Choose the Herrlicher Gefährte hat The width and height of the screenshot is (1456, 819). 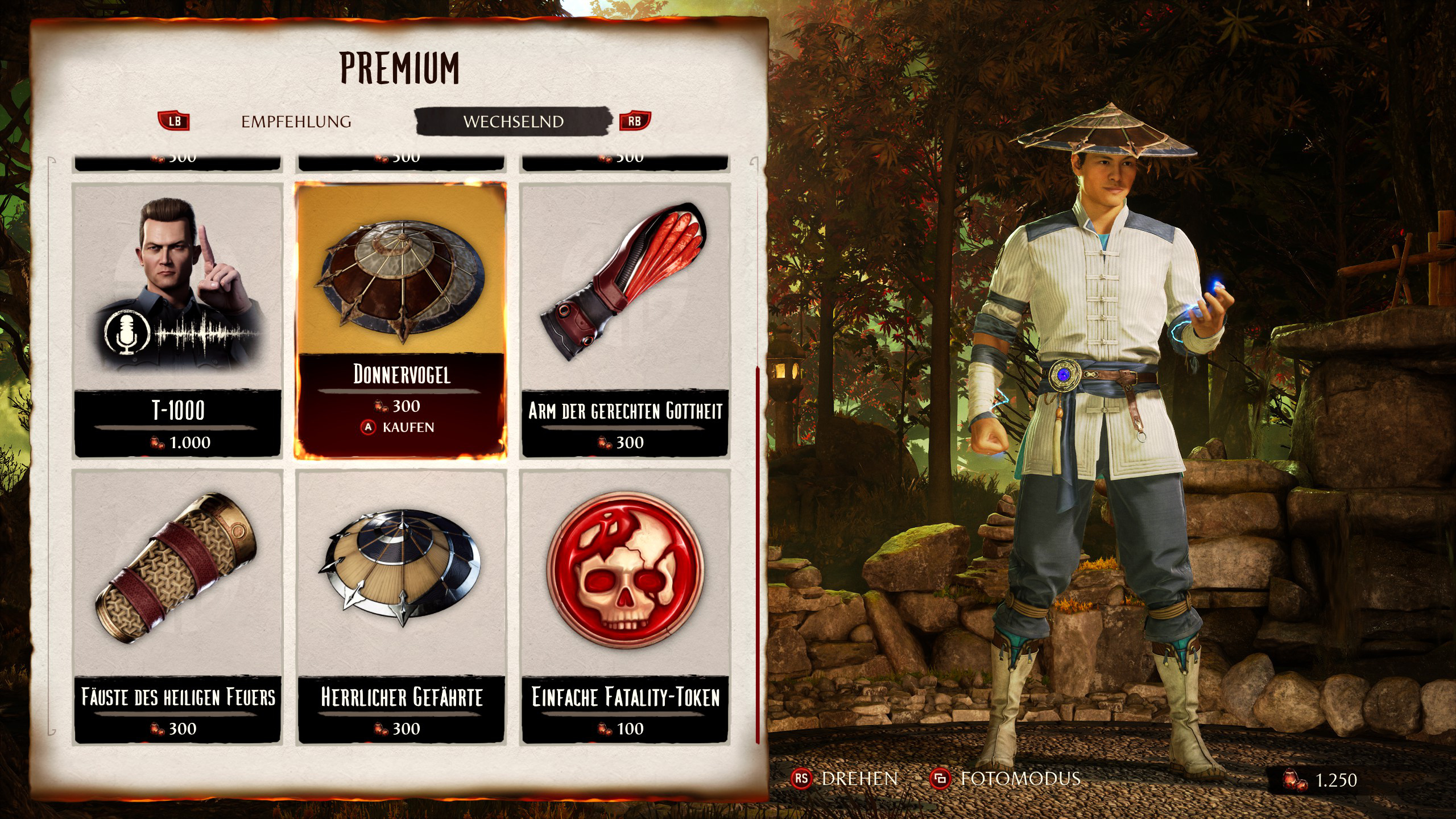click(402, 606)
